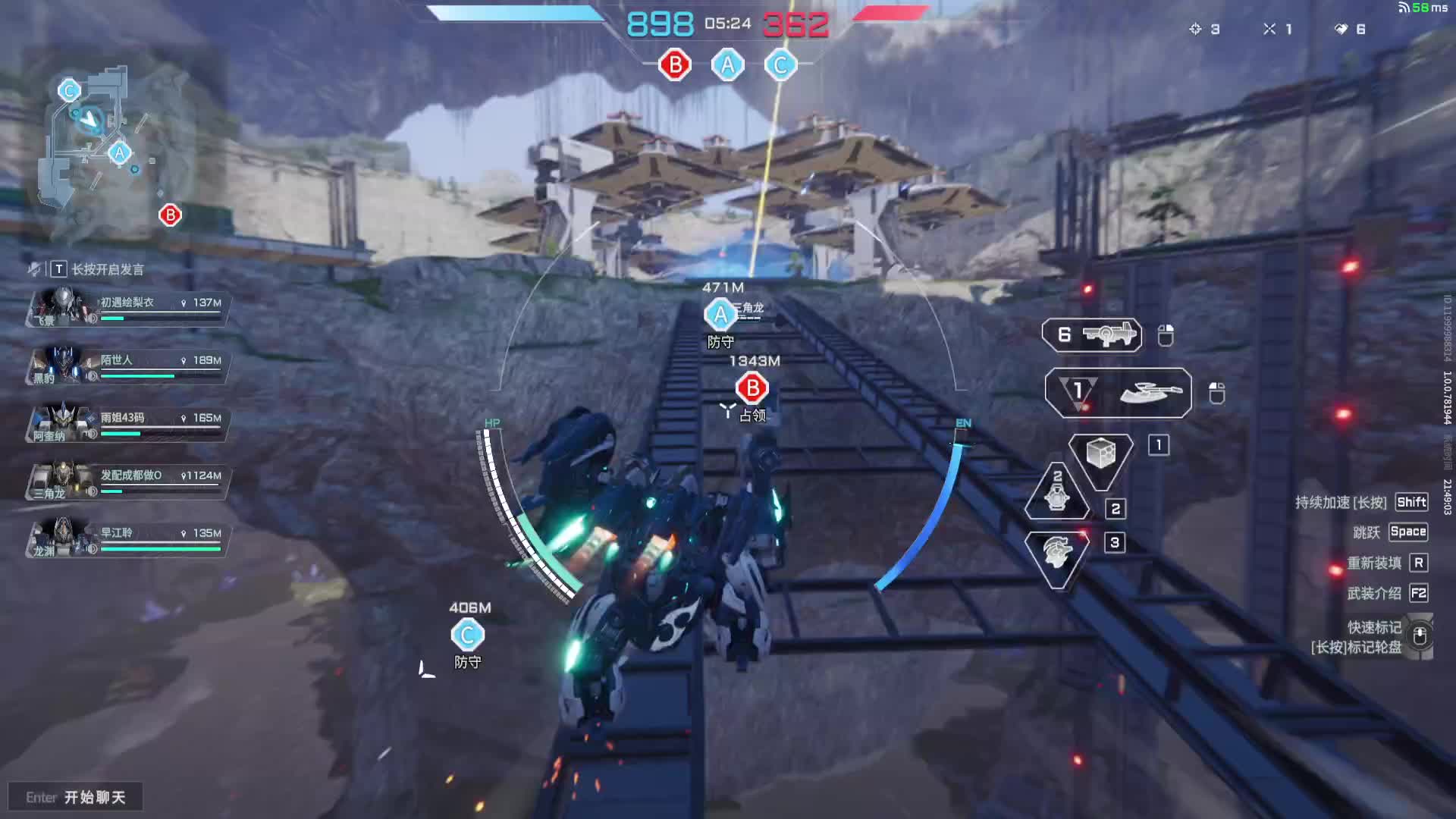Activate the second skill hexagon icon
1456x819 pixels.
[1057, 494]
